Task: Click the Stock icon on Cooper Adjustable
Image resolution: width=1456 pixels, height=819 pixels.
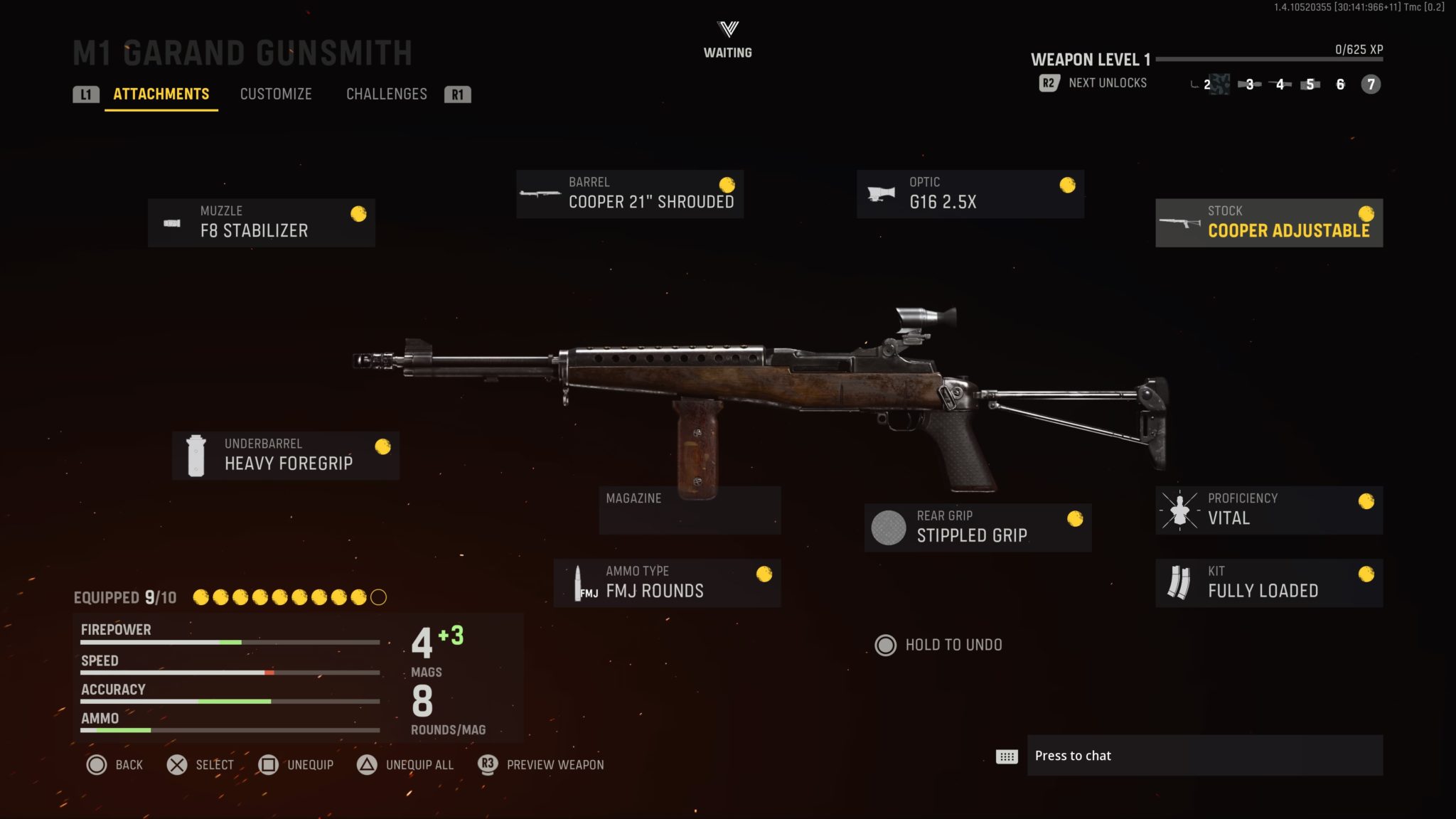Action: pos(1180,222)
